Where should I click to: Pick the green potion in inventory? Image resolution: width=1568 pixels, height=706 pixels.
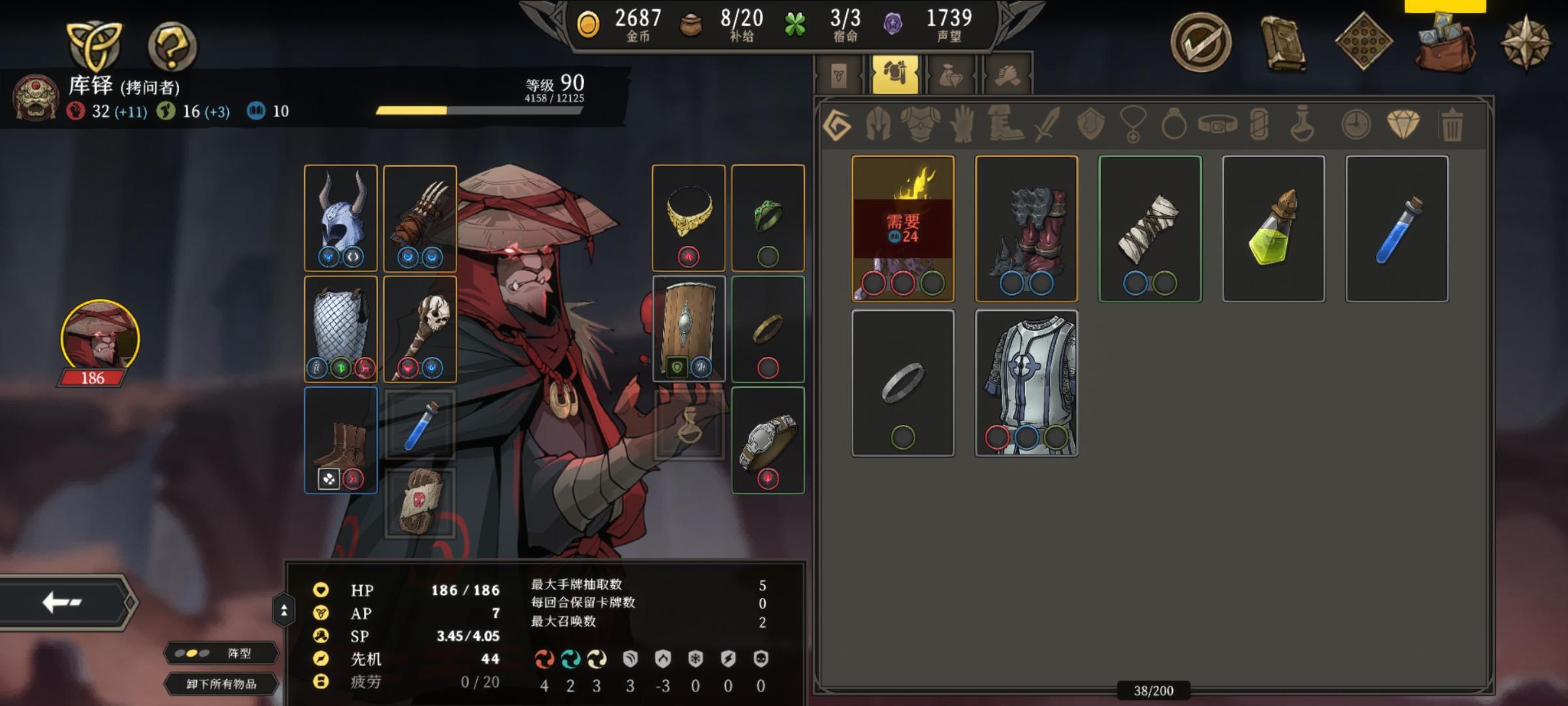click(x=1273, y=228)
